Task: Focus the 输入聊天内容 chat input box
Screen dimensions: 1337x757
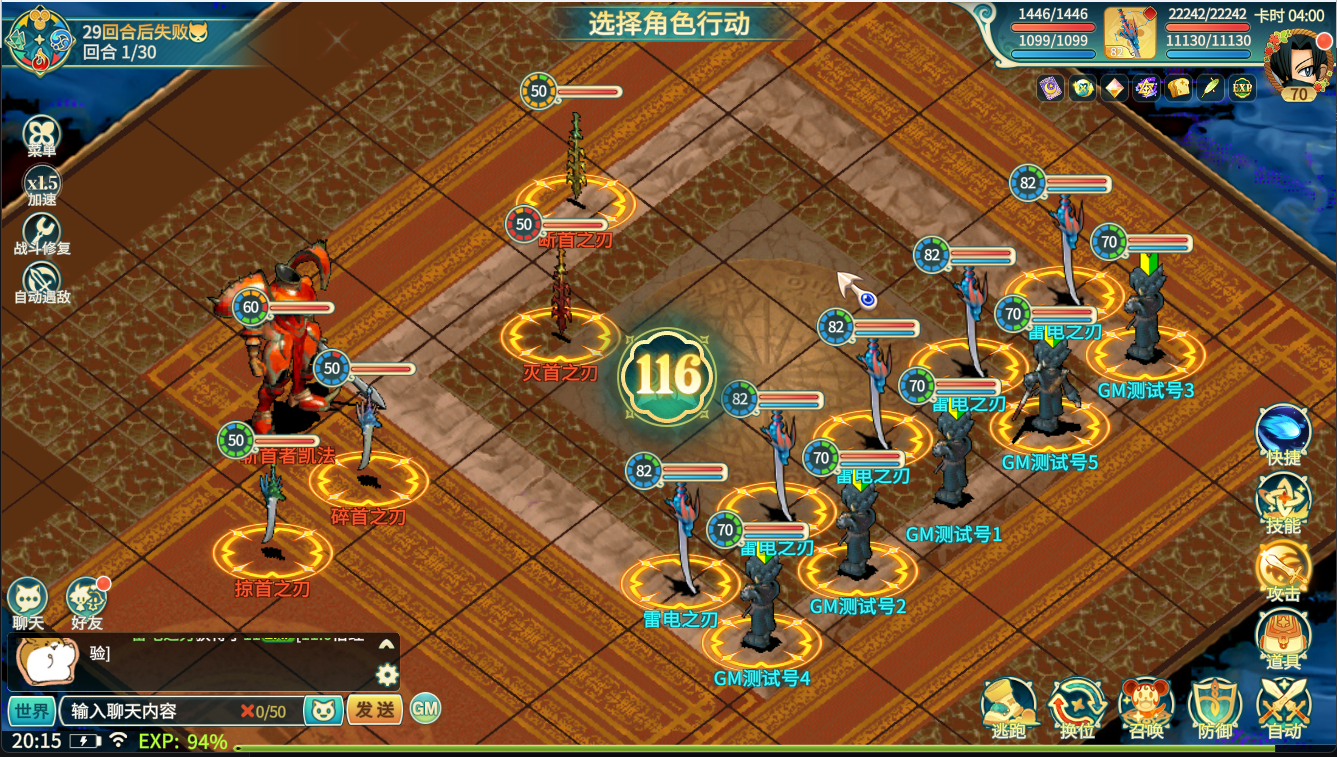Action: 150,711
